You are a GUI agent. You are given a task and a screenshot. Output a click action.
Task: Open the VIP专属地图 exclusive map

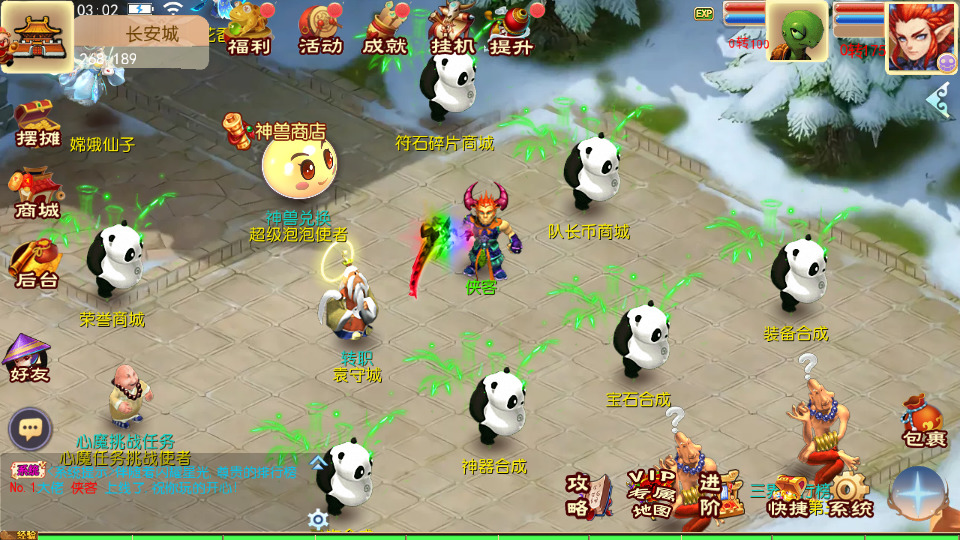(x=650, y=494)
